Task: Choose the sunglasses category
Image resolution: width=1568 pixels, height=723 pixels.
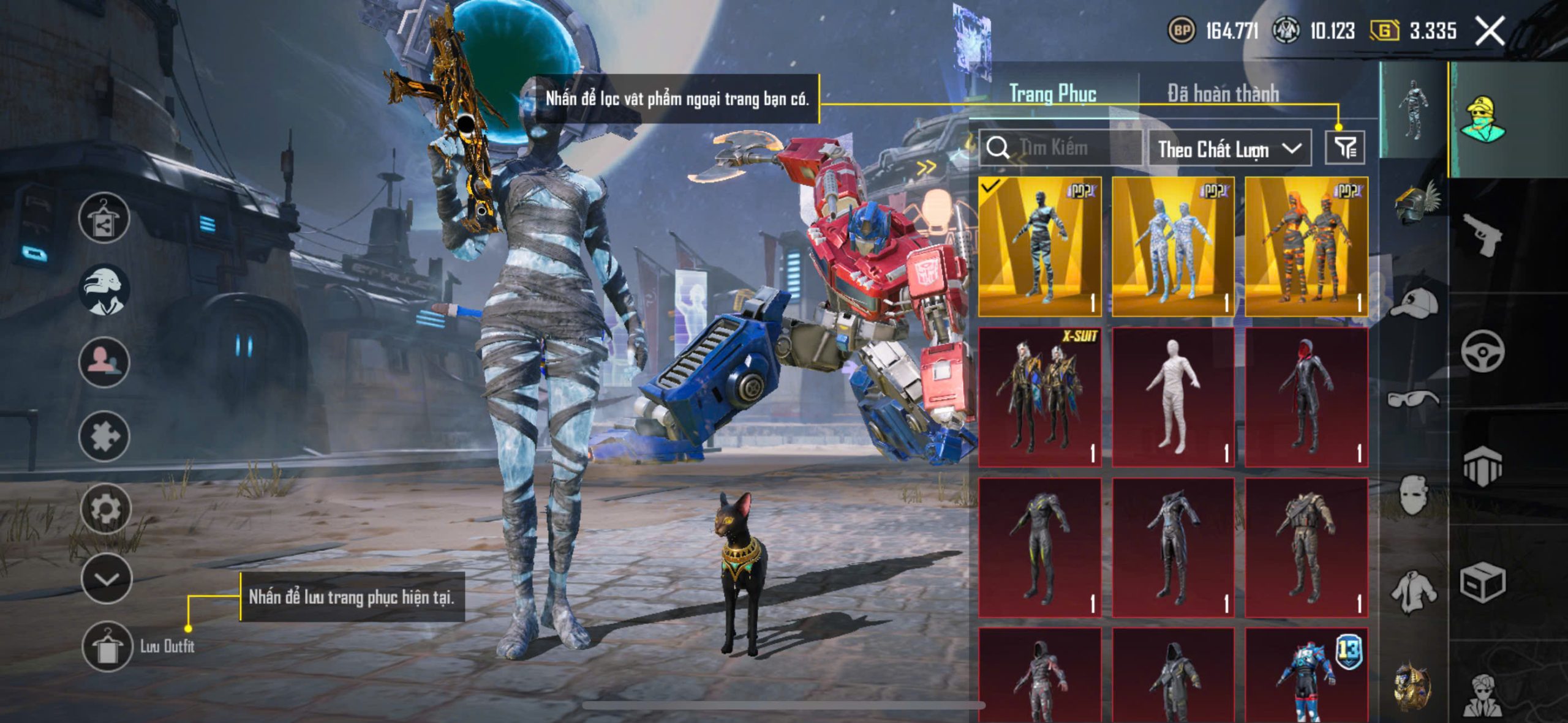Action: [1413, 399]
